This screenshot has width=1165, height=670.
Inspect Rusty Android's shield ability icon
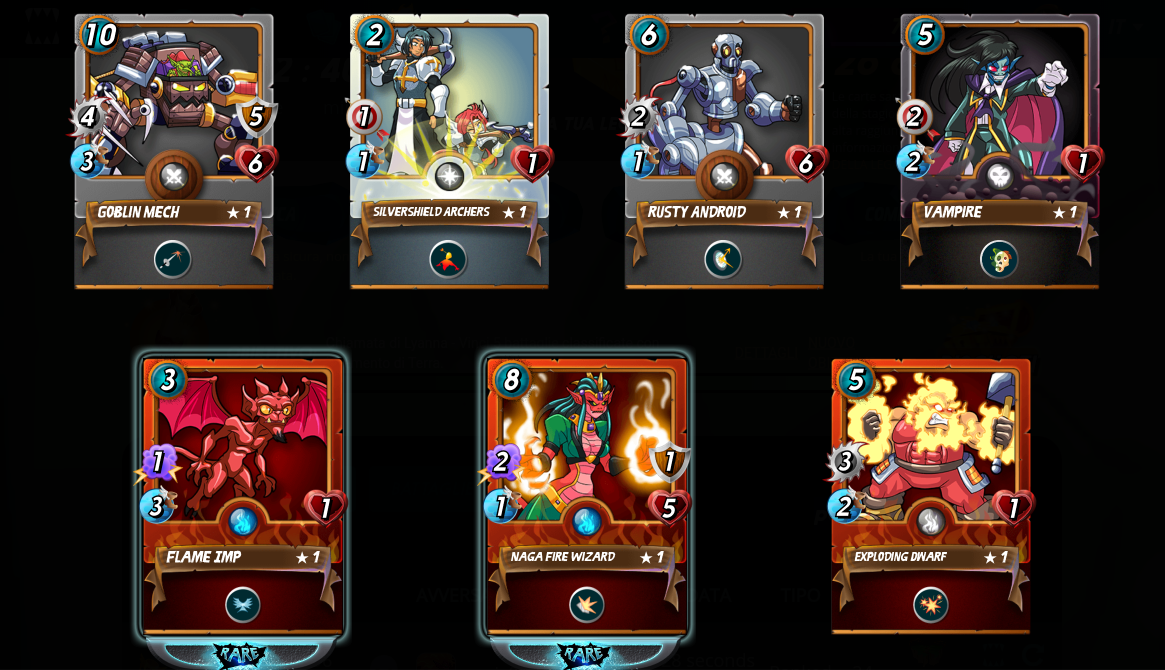coord(723,260)
